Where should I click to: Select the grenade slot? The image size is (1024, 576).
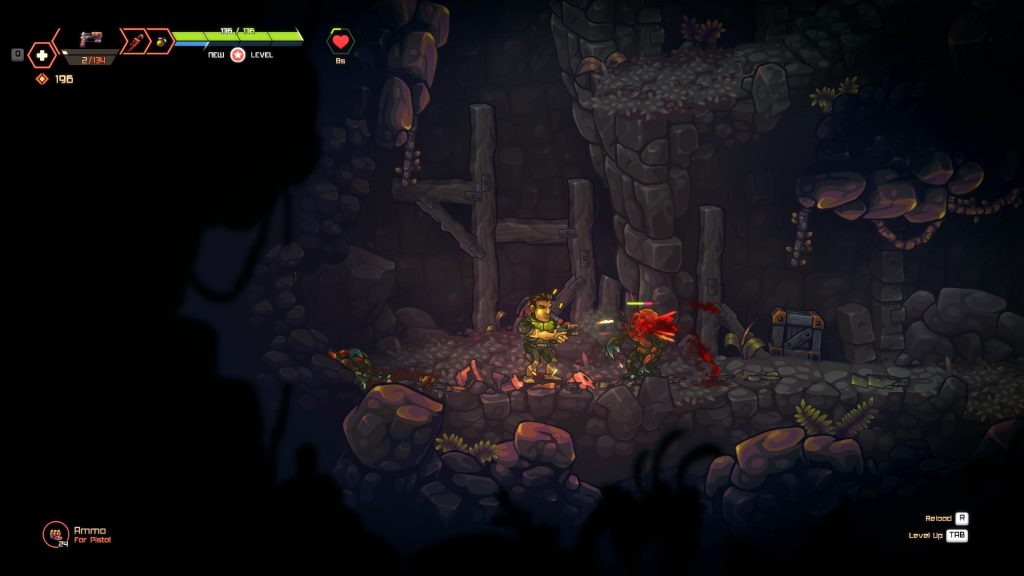[x=159, y=41]
